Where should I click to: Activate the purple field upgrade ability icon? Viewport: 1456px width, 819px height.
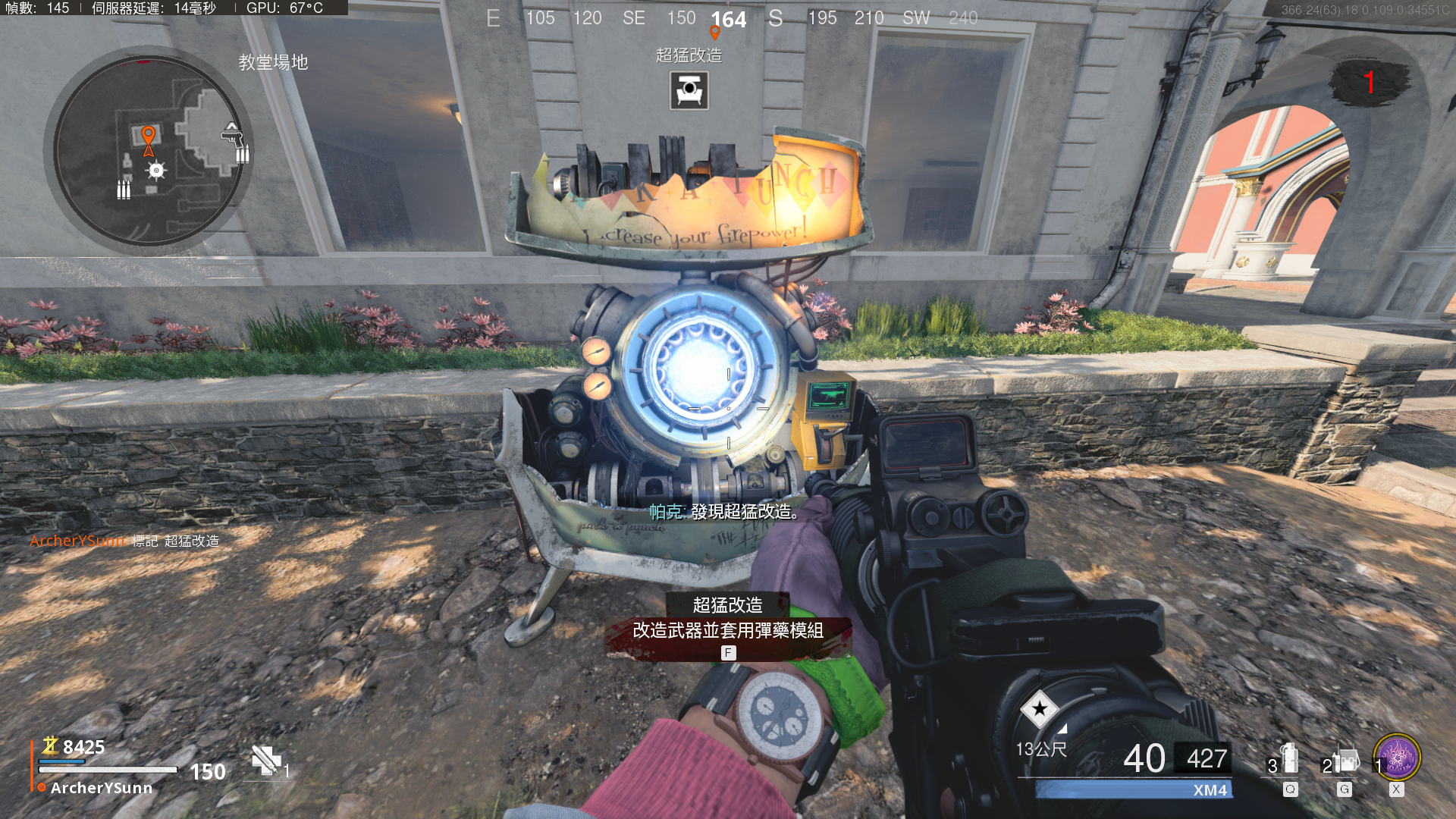pyautogui.click(x=1397, y=757)
